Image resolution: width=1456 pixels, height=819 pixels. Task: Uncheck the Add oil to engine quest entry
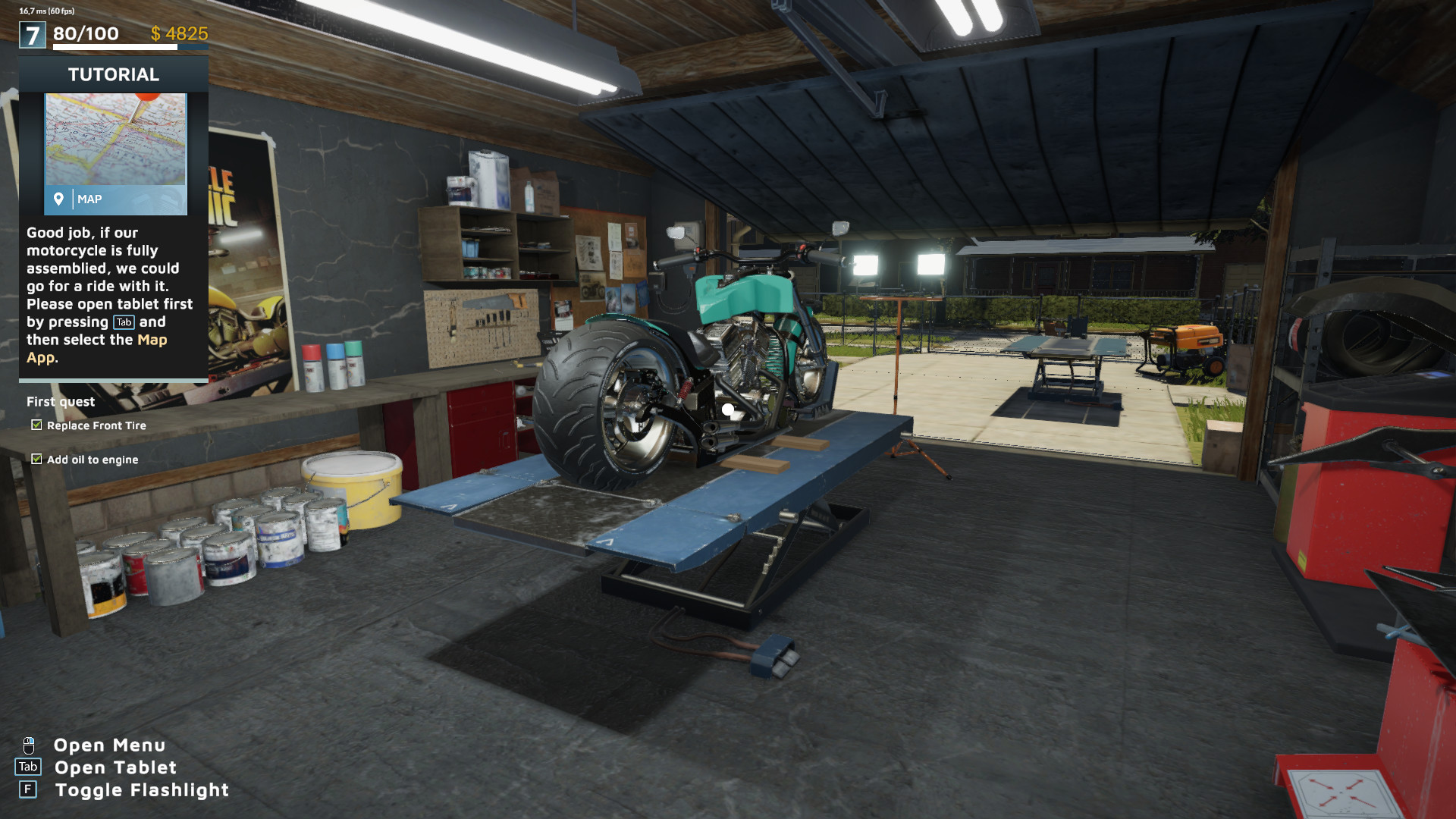tap(36, 459)
